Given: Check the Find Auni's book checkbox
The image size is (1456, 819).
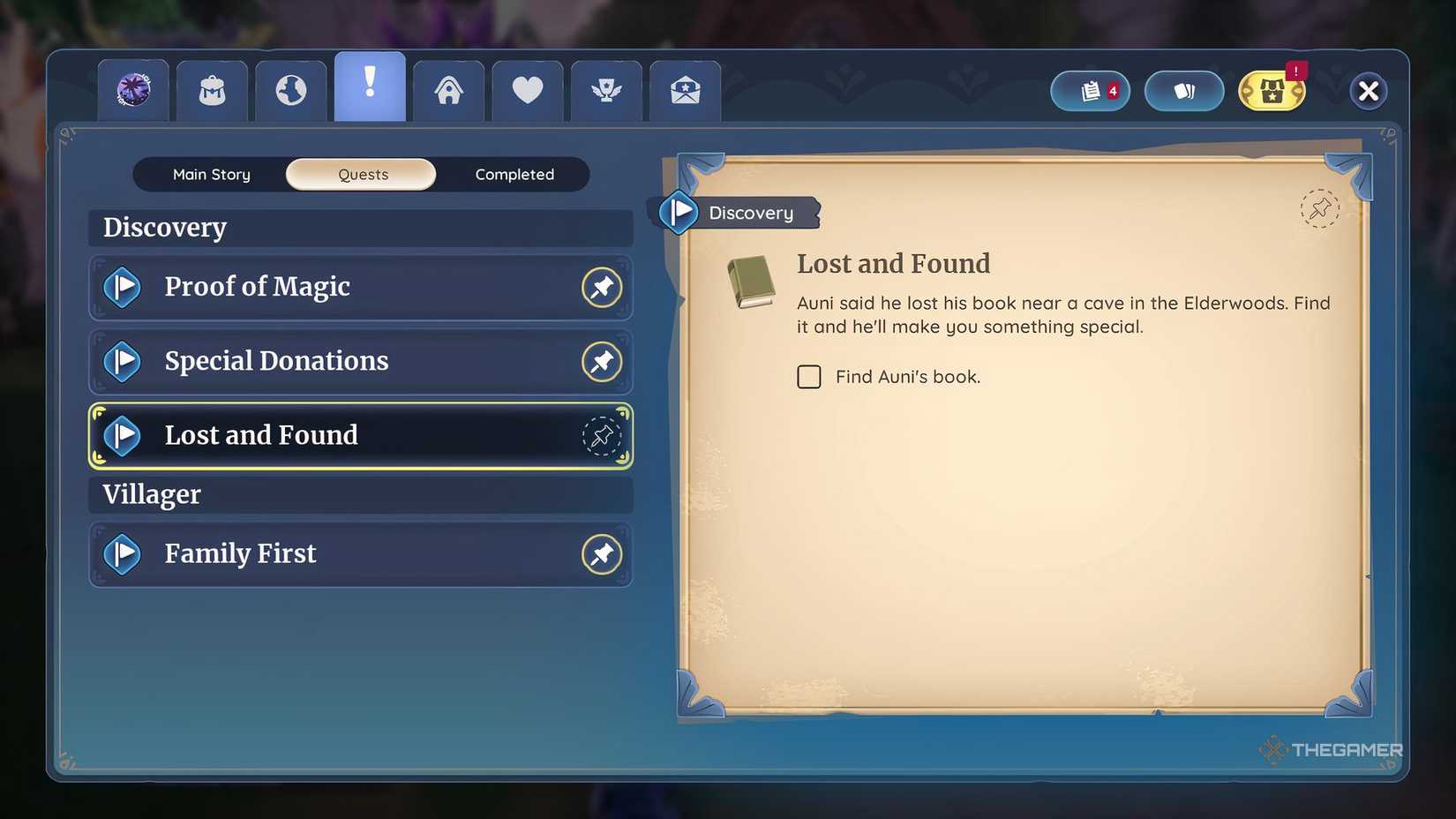Looking at the screenshot, I should 809,377.
